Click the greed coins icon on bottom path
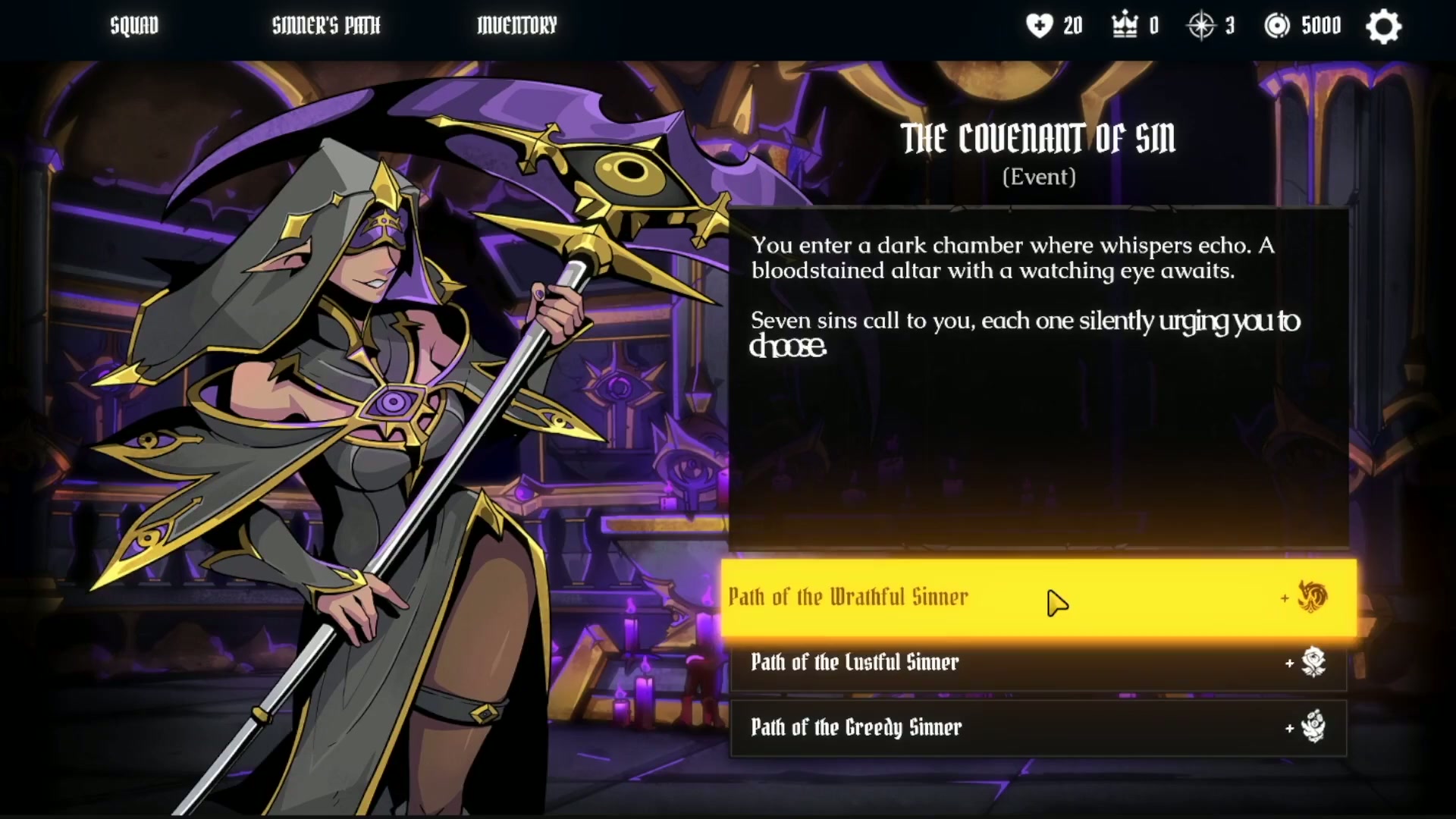The image size is (1456, 819). coord(1314,727)
